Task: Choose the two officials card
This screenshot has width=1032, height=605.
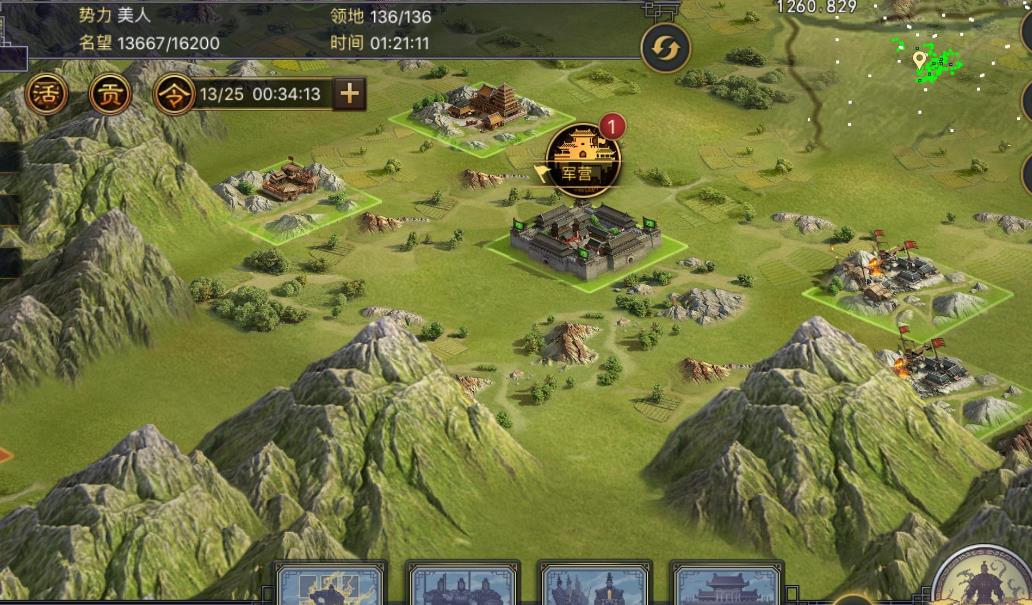Action: (595, 585)
